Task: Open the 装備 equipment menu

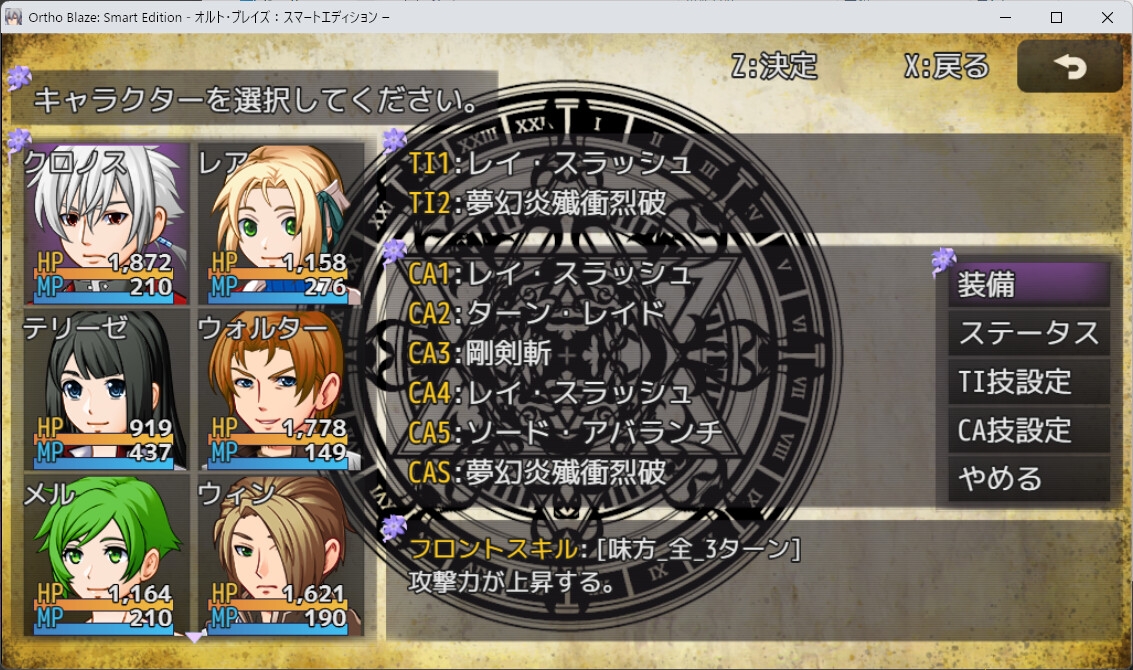Action: tap(1028, 285)
